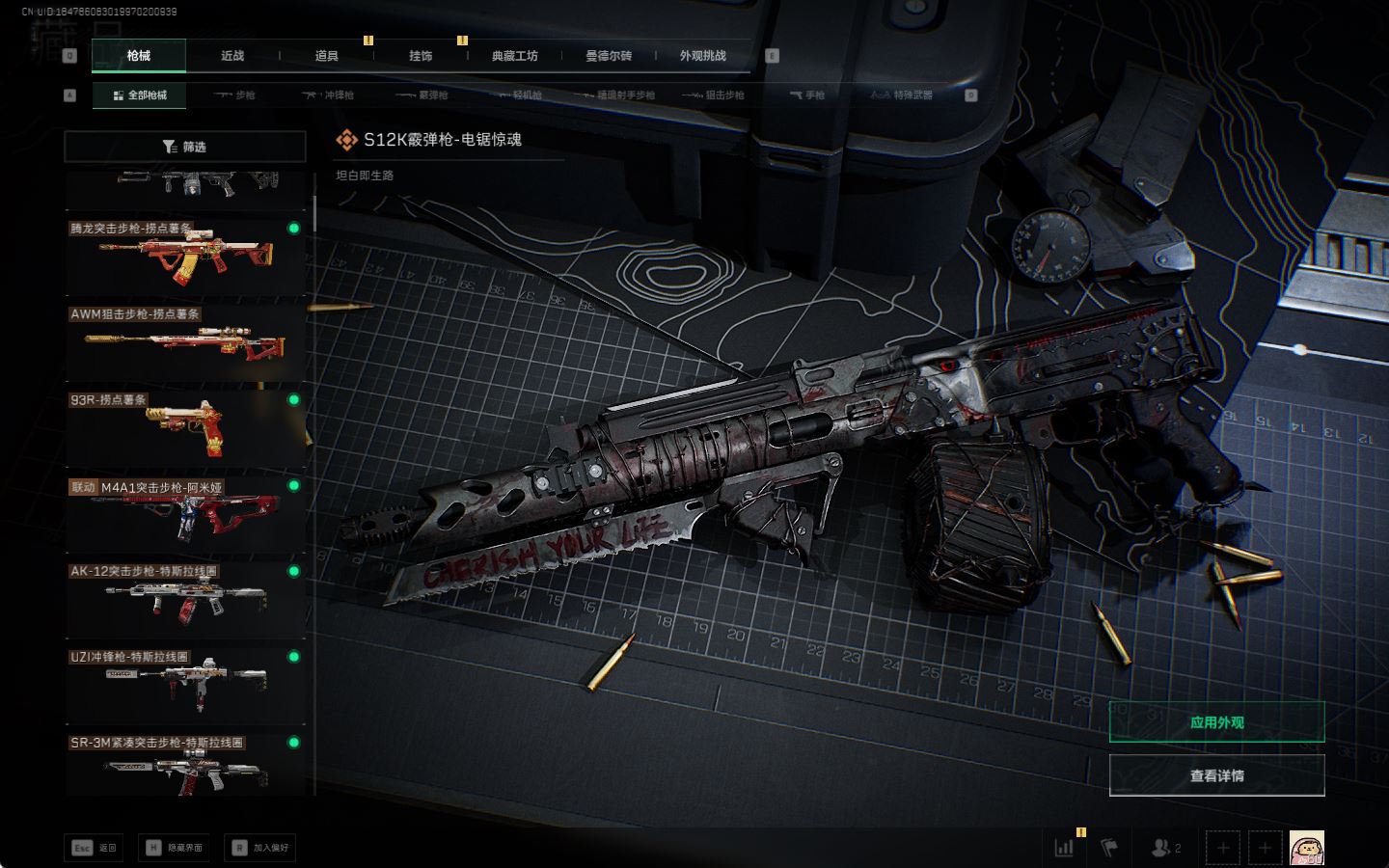The width and height of the screenshot is (1389, 868).
Task: Choose the UZI冲锋枪 skin entry
Action: pyautogui.click(x=184, y=685)
